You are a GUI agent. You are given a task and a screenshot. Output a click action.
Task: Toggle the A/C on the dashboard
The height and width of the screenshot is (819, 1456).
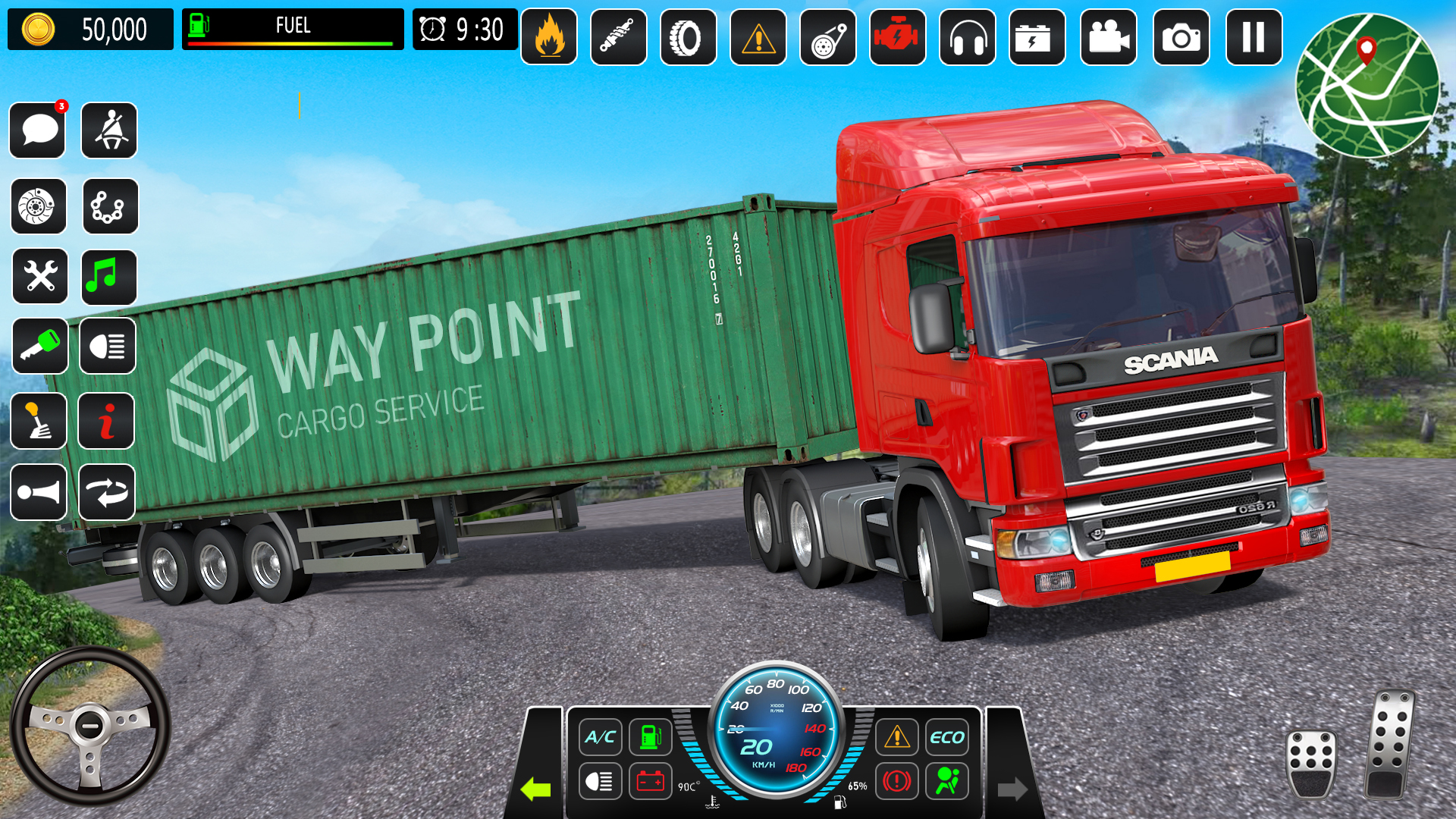599,736
